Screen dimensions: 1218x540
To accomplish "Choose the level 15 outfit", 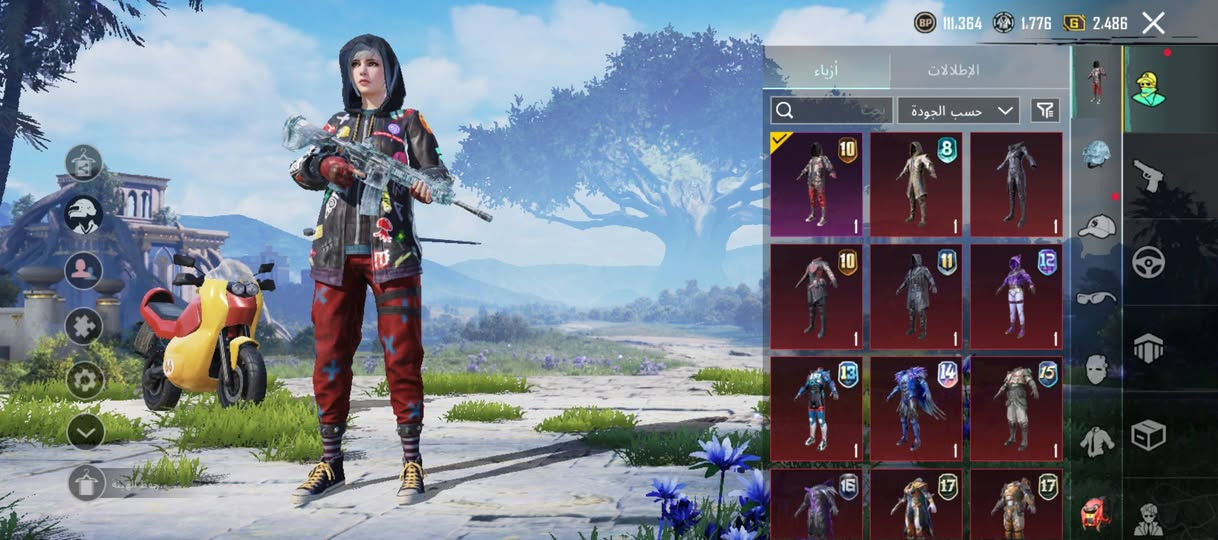I will click(1016, 408).
